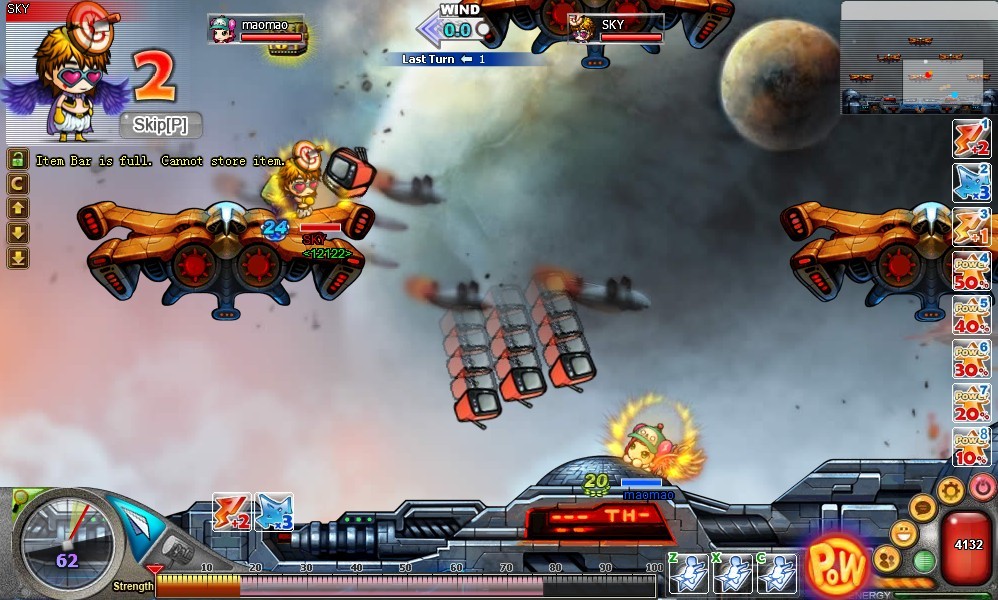Click the red power exit button

pyautogui.click(x=982, y=486)
